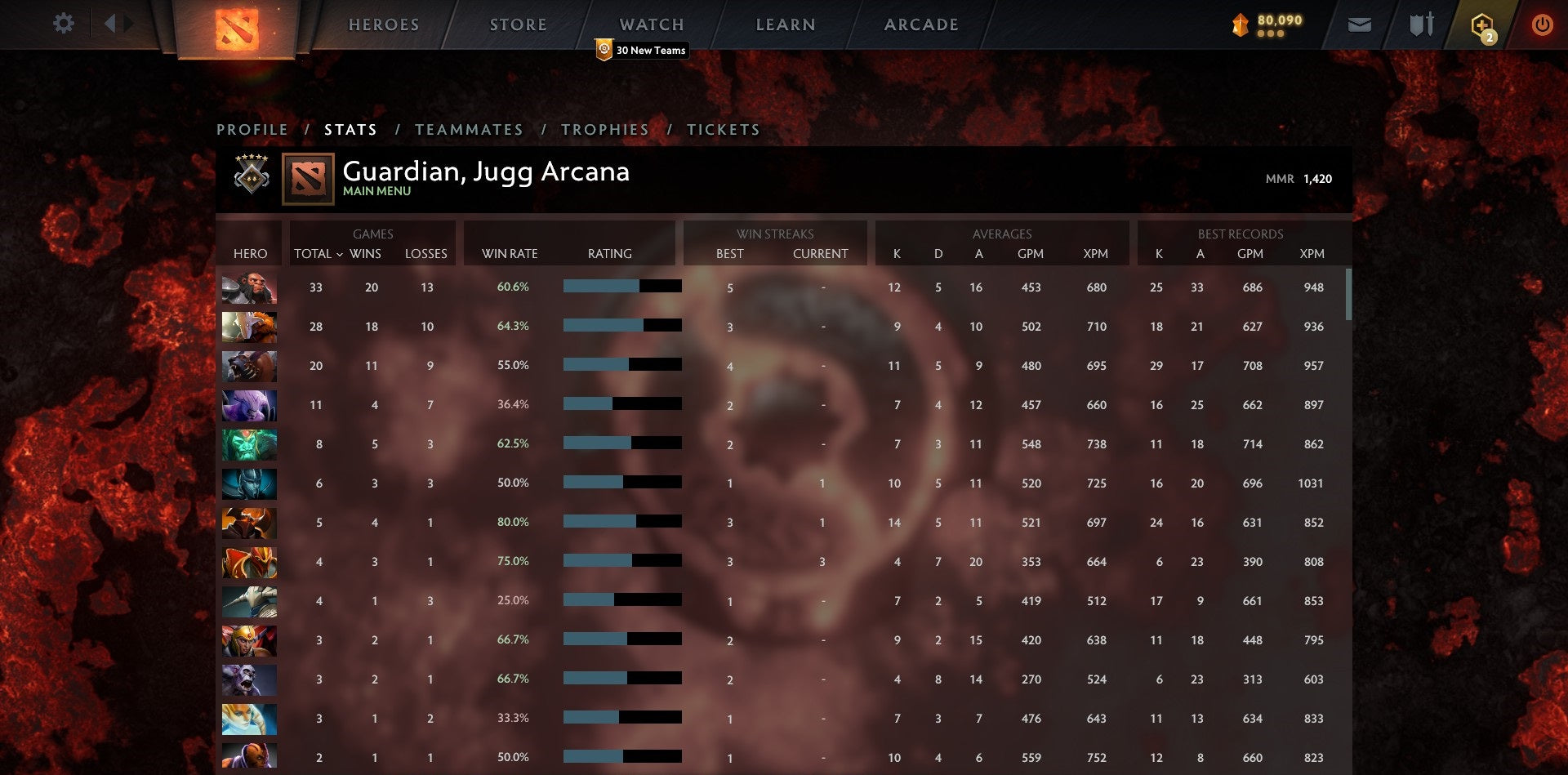Viewport: 1568px width, 775px height.
Task: Open the Settings gear icon
Action: [x=62, y=24]
